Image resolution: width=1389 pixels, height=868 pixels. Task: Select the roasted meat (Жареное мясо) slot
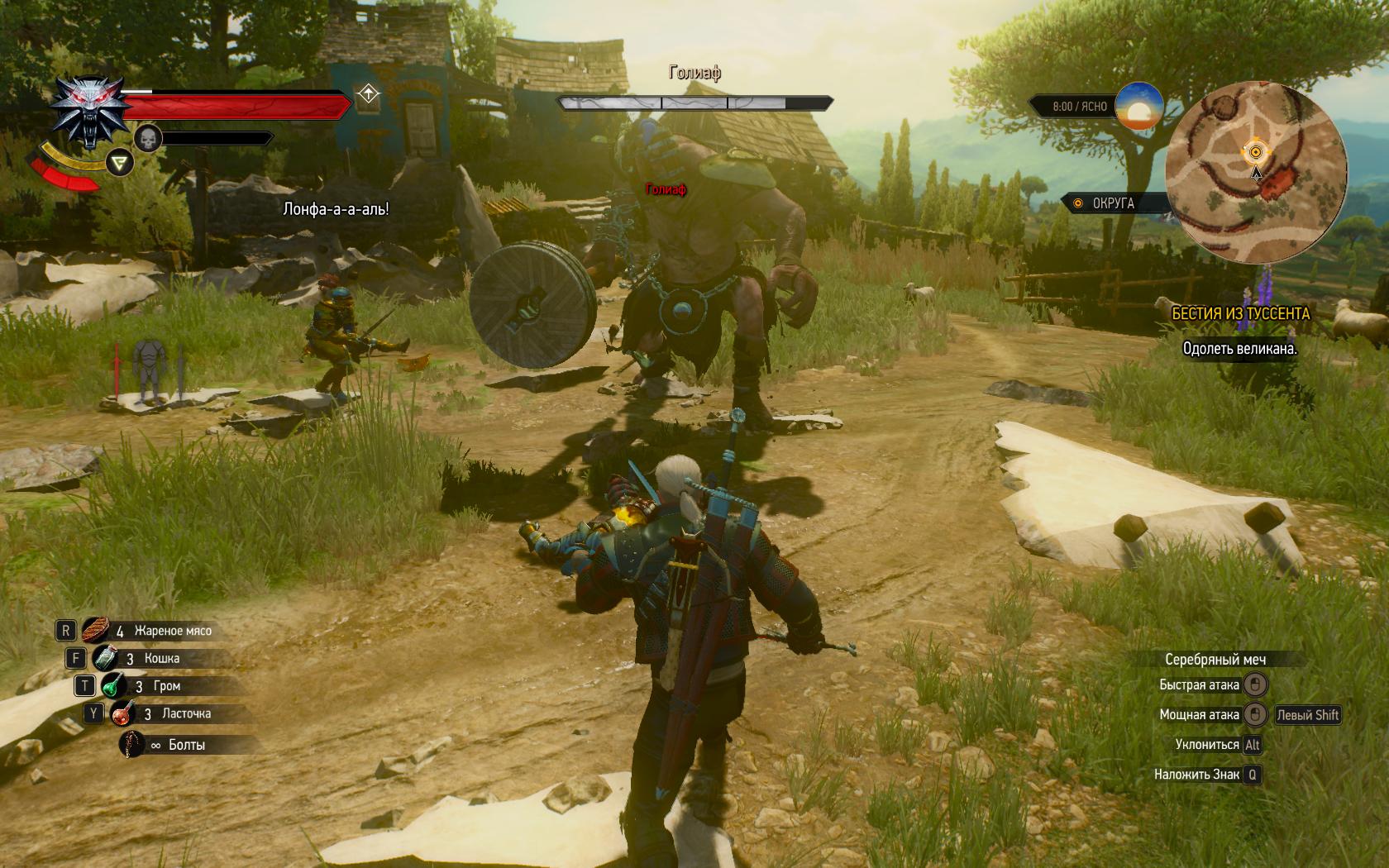[x=96, y=631]
